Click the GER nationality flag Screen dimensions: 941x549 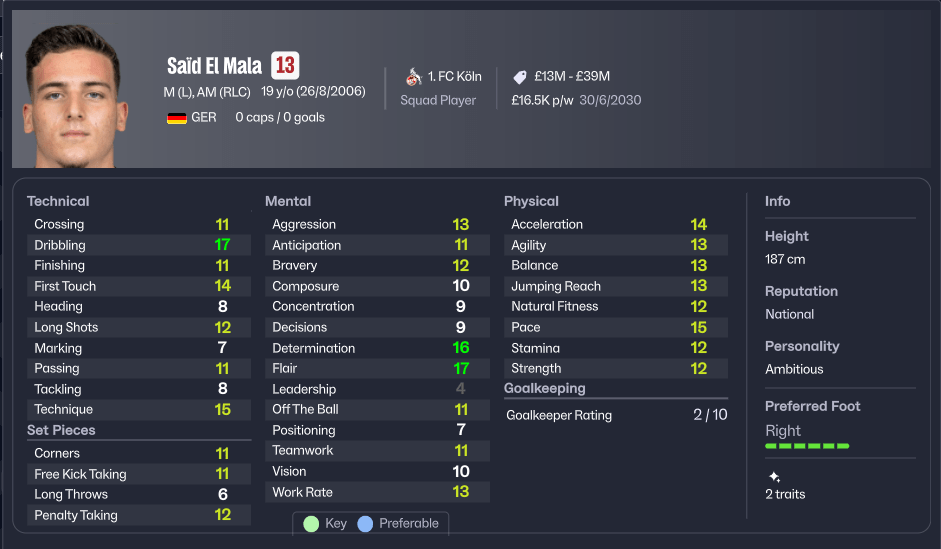177,118
